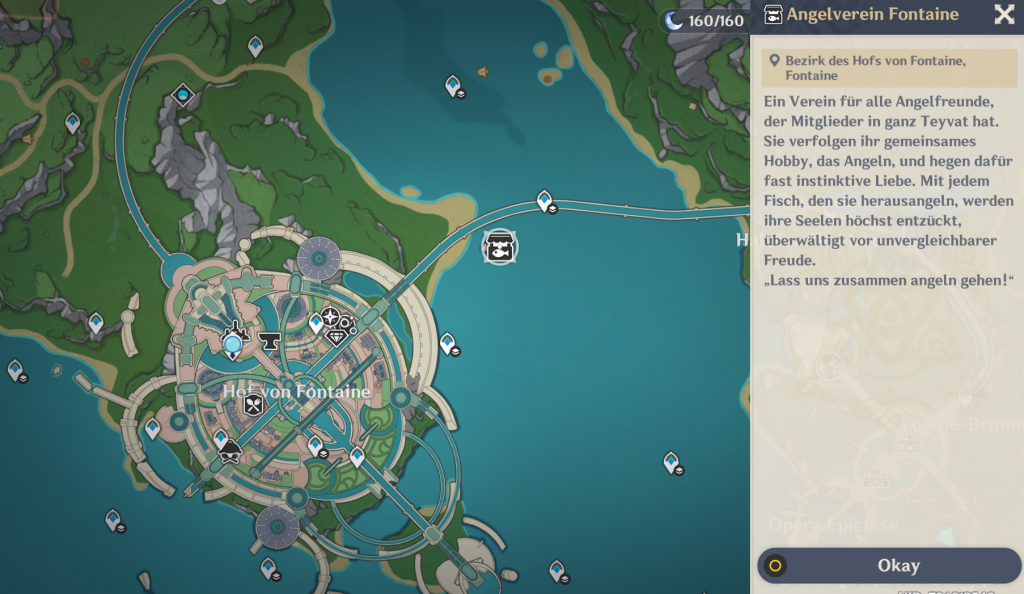1024x594 pixels.
Task: Select the gear-shaped marker beside the diamond shop
Action: (x=348, y=324)
